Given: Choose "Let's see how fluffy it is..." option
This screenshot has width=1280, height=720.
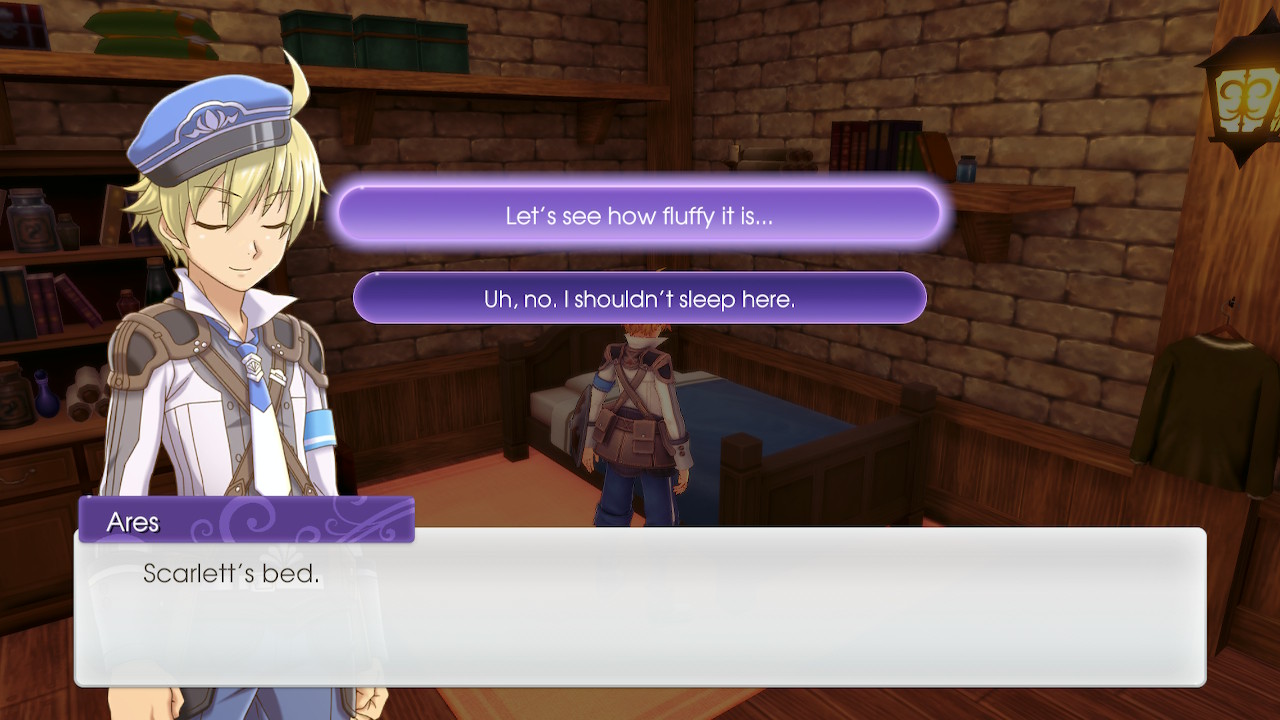Looking at the screenshot, I should (640, 214).
